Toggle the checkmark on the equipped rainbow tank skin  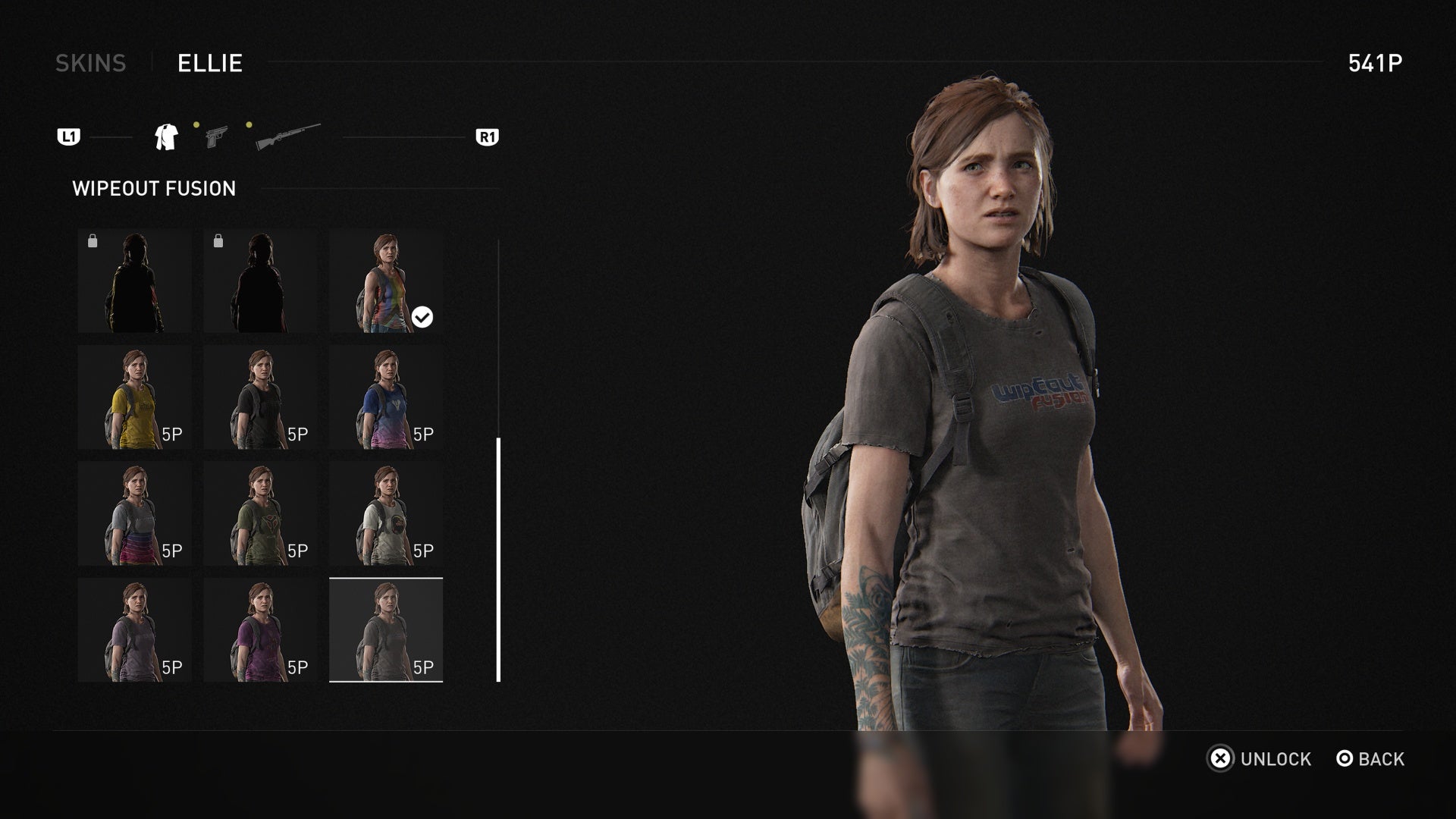(422, 318)
